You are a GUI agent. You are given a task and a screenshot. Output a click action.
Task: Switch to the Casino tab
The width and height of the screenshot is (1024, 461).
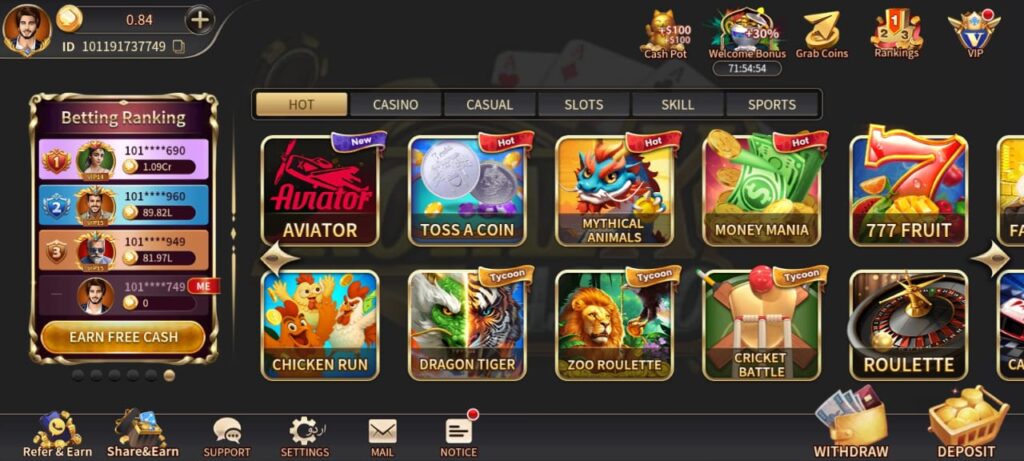[x=395, y=104]
